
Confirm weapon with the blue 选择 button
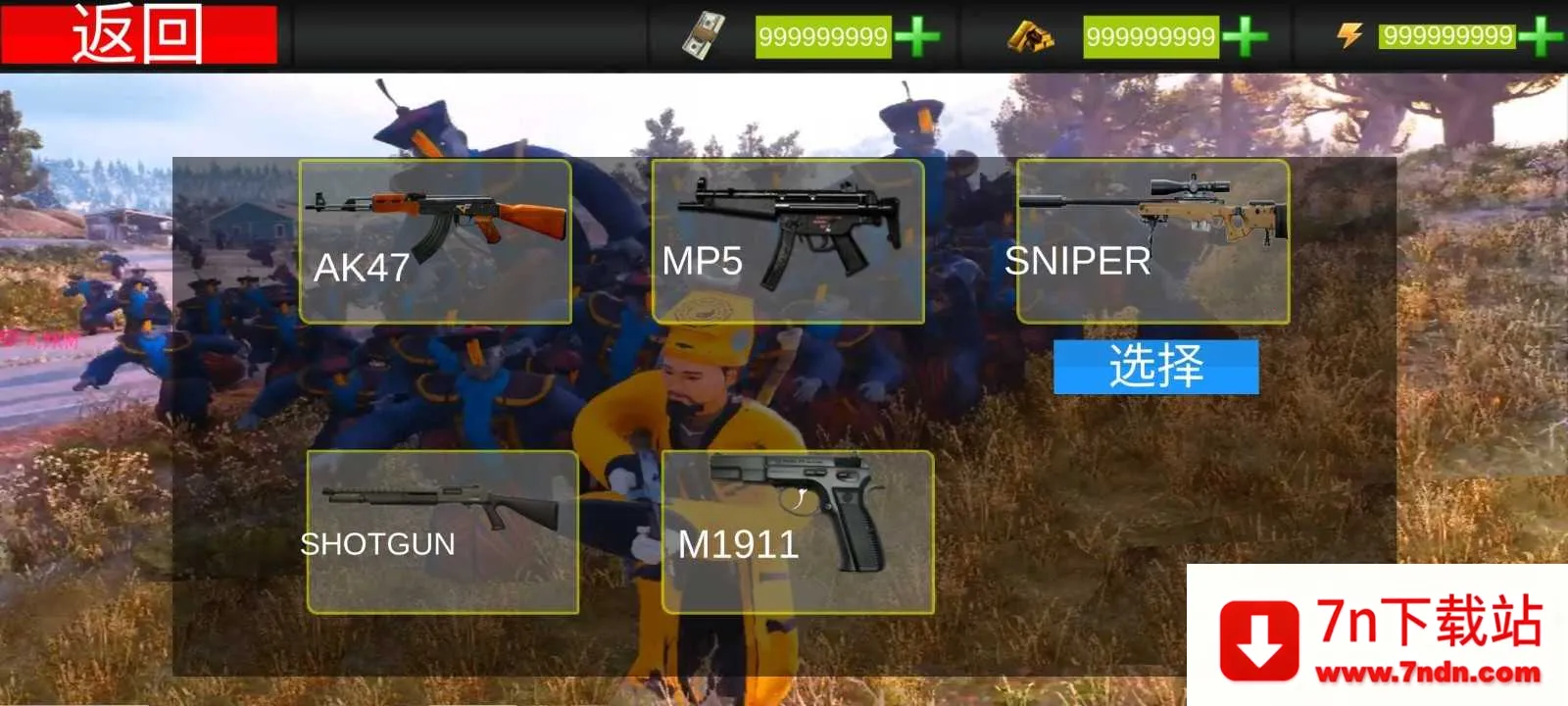pos(1155,367)
